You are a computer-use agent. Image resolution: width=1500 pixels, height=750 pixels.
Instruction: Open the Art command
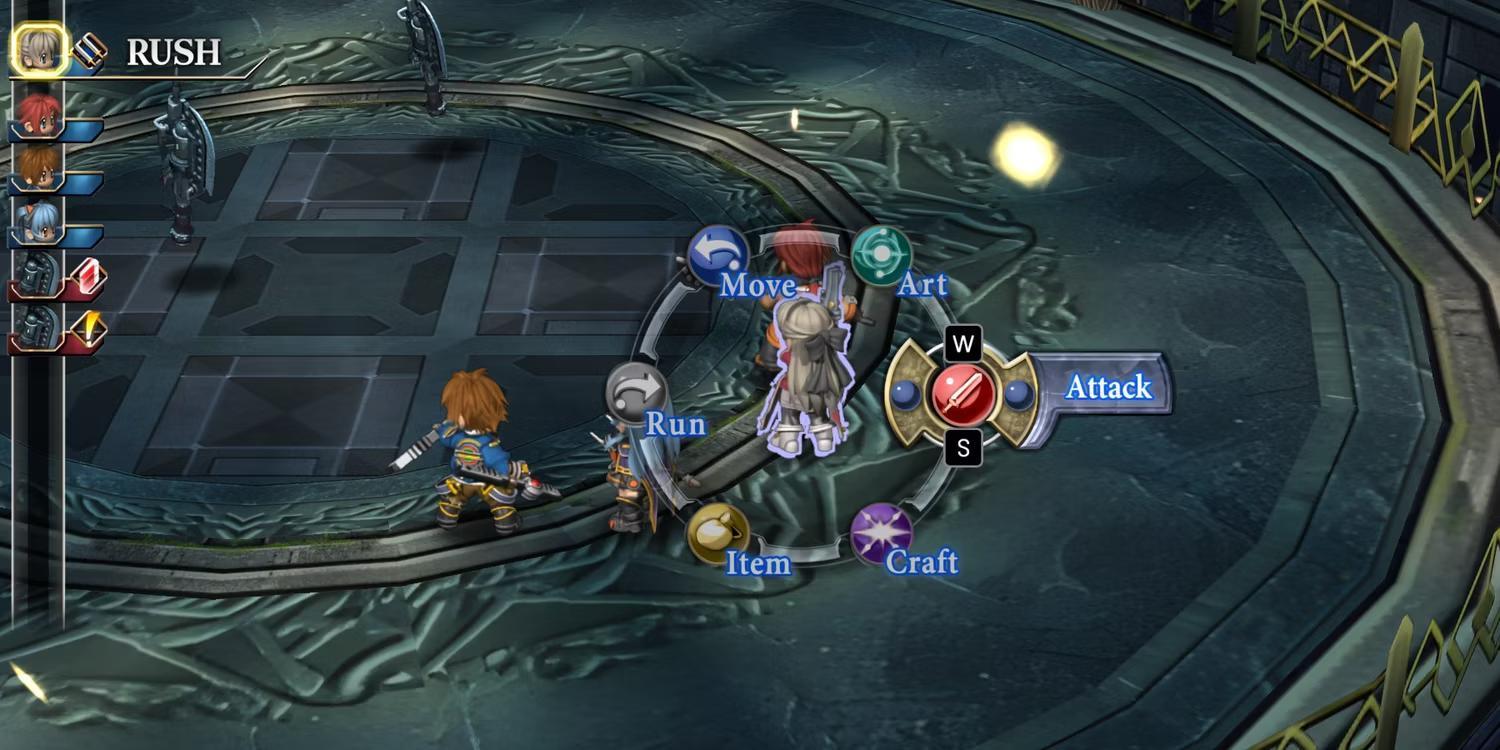881,256
